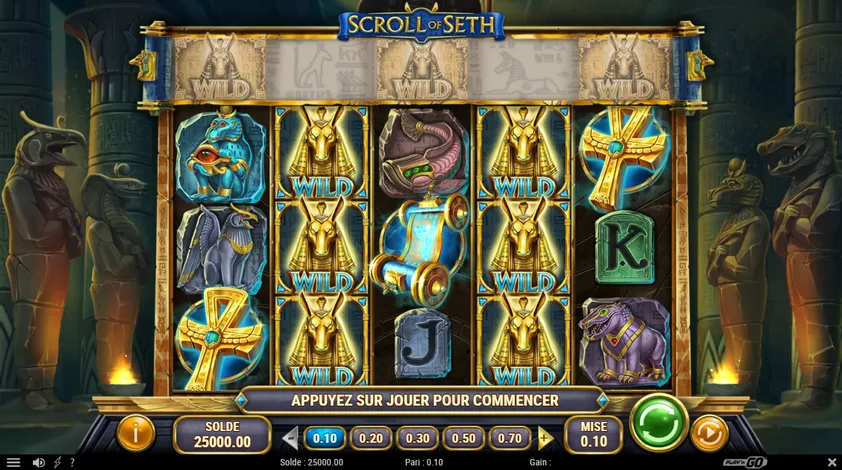This screenshot has height=470, width=842.
Task: Set the bet to 0.30
Action: coord(417,438)
